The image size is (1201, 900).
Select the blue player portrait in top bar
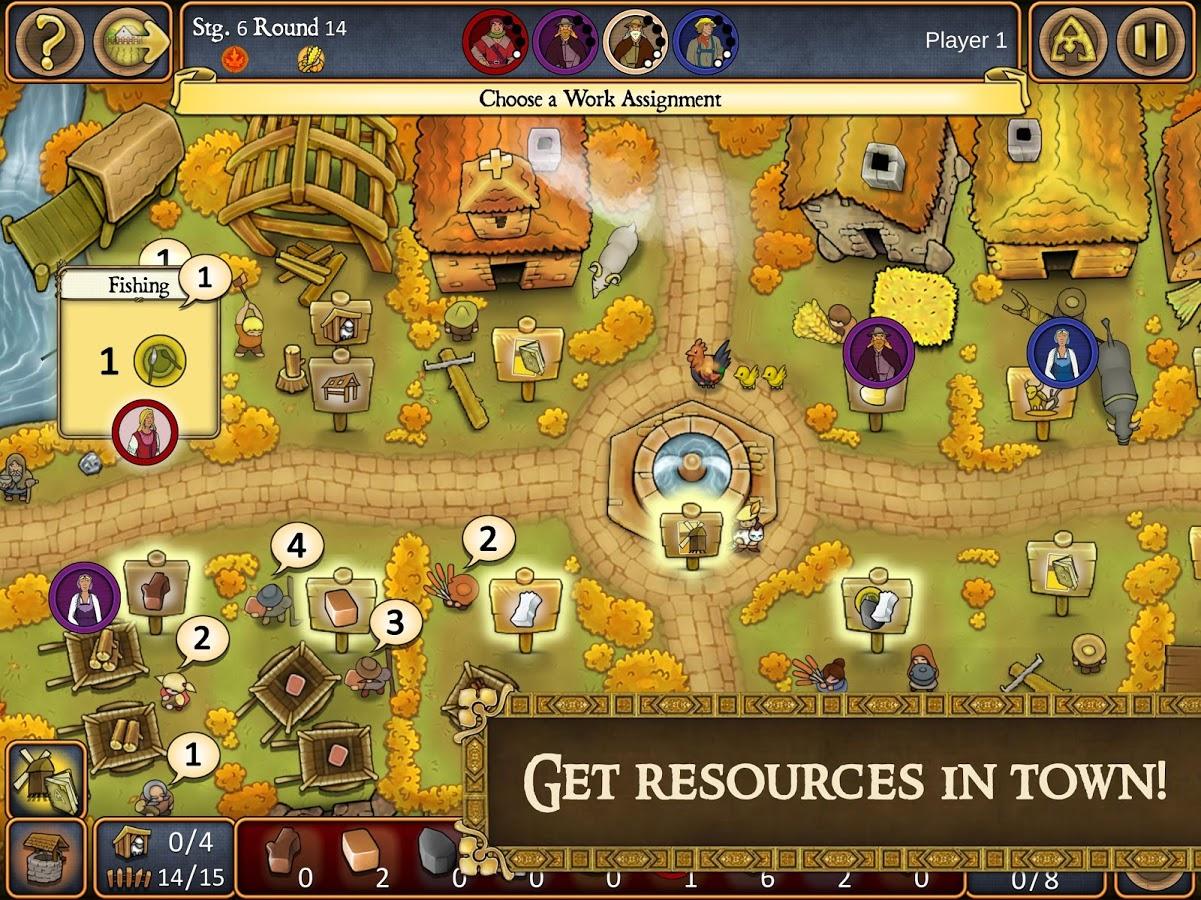(x=705, y=41)
